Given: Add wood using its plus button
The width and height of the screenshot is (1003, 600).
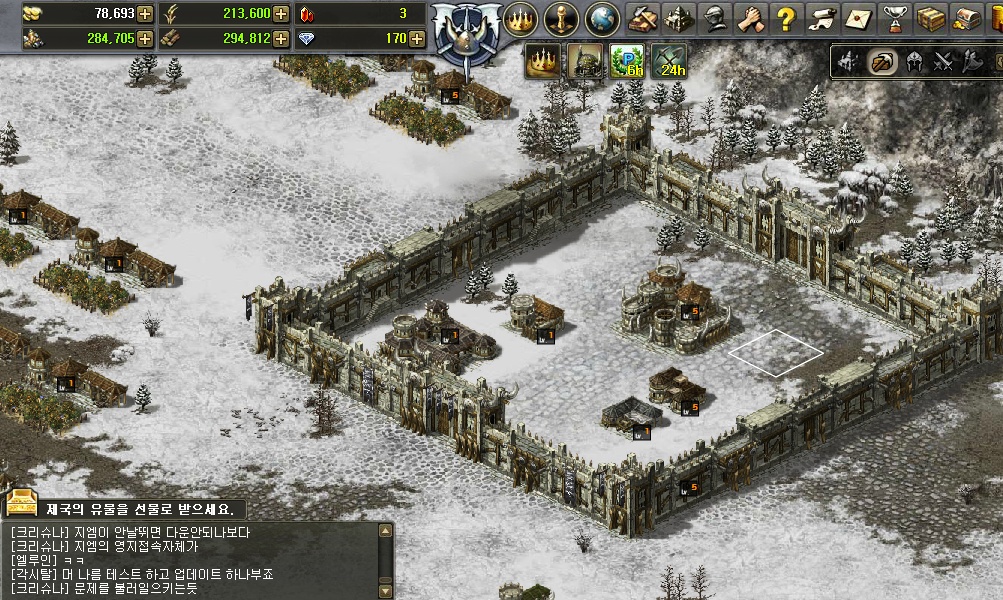Looking at the screenshot, I should (281, 38).
